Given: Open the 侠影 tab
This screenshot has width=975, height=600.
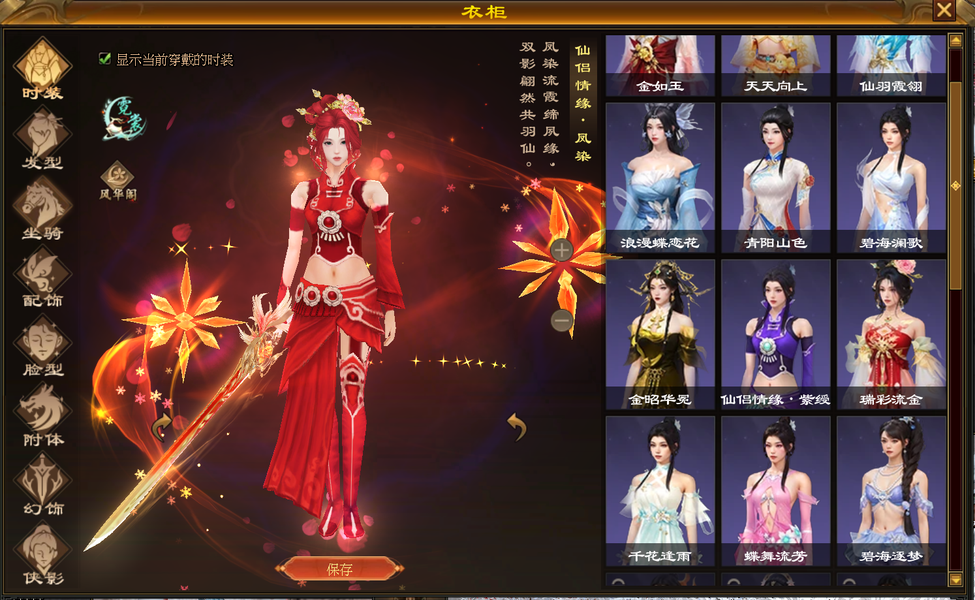Looking at the screenshot, I should click(42, 554).
